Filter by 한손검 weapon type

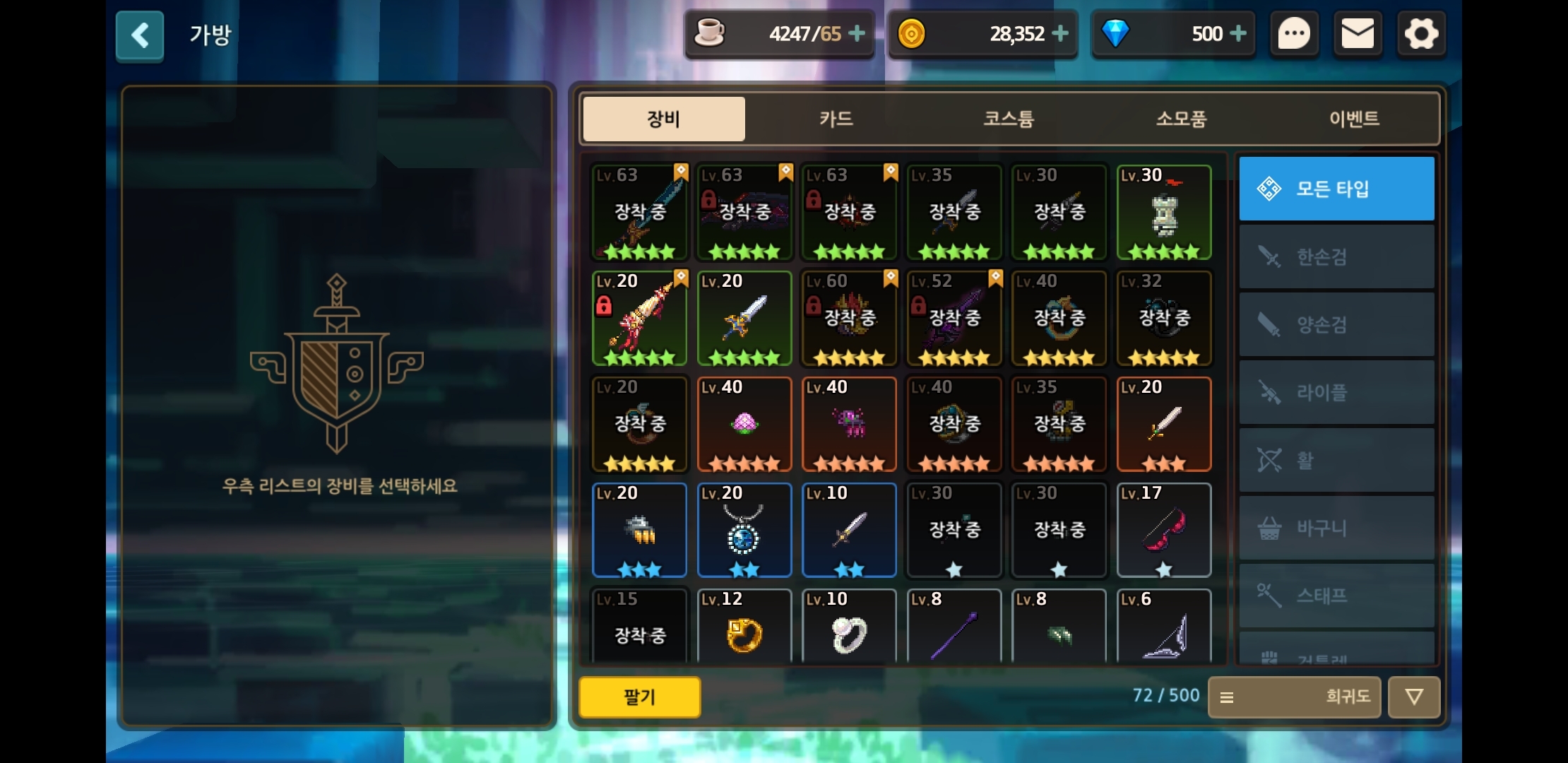coord(1336,256)
